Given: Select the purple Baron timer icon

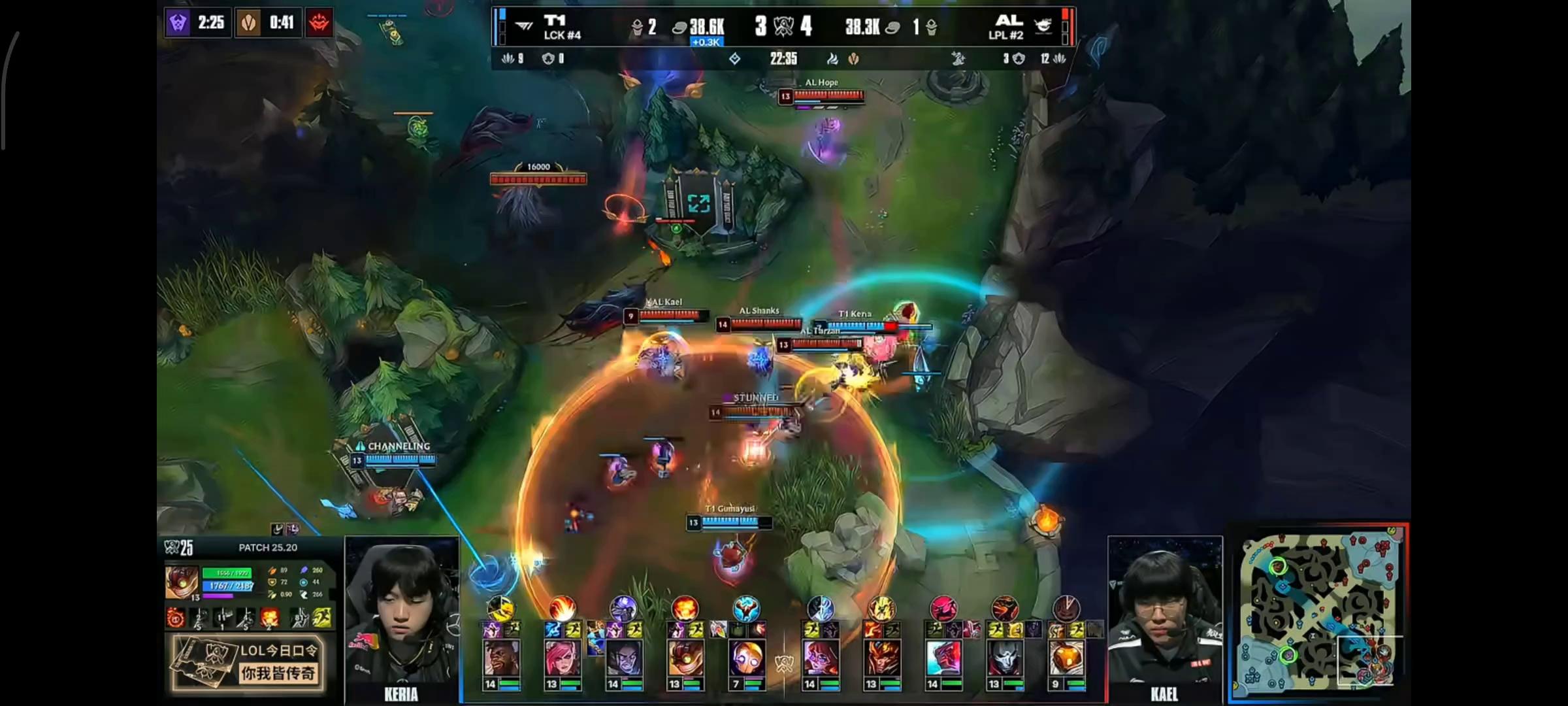Looking at the screenshot, I should click(x=178, y=23).
